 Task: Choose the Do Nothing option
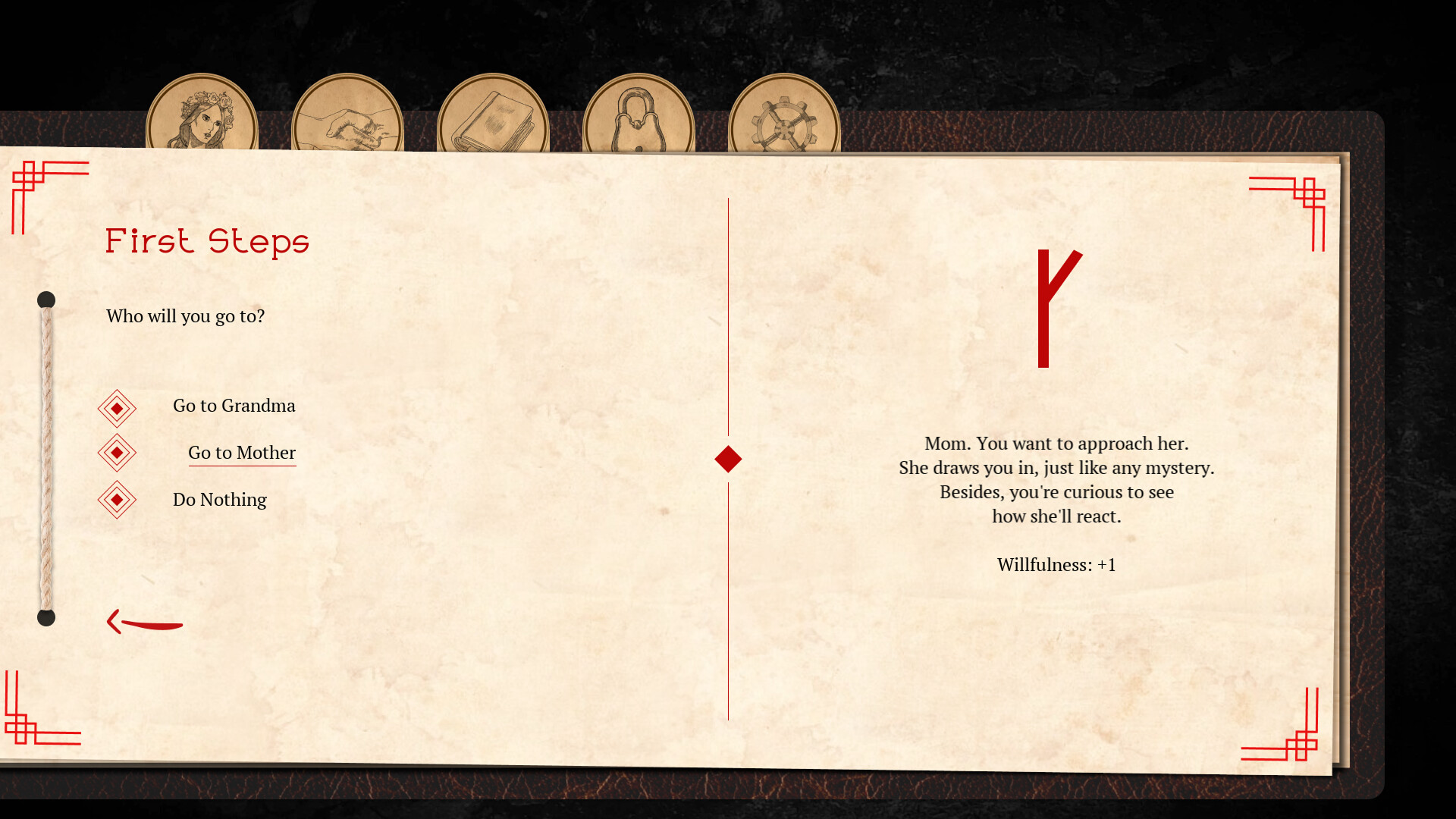pyautogui.click(x=220, y=500)
